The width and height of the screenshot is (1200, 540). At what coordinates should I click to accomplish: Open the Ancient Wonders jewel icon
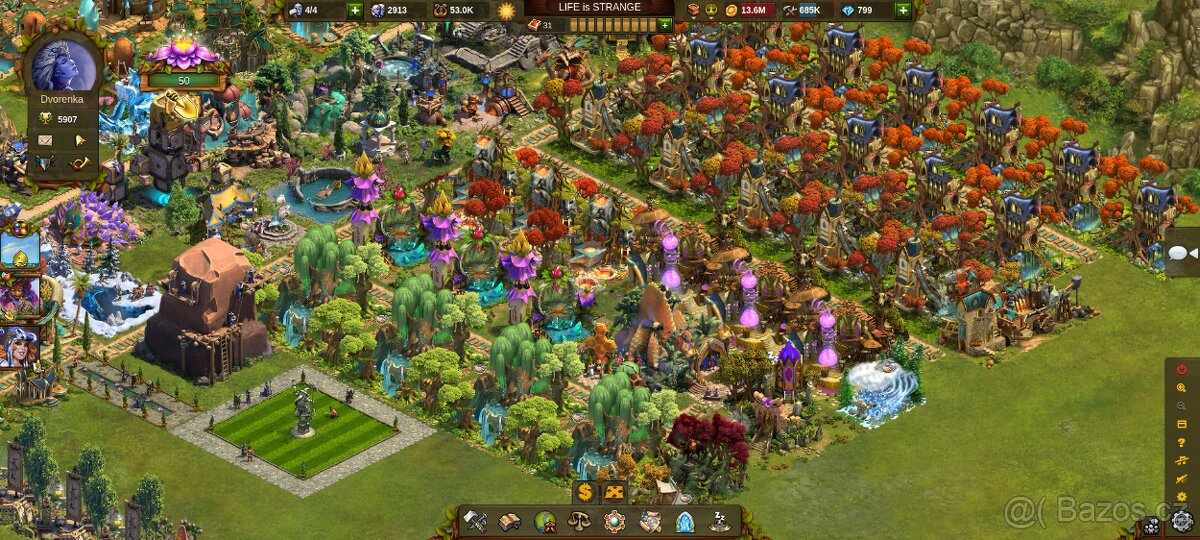point(614,521)
